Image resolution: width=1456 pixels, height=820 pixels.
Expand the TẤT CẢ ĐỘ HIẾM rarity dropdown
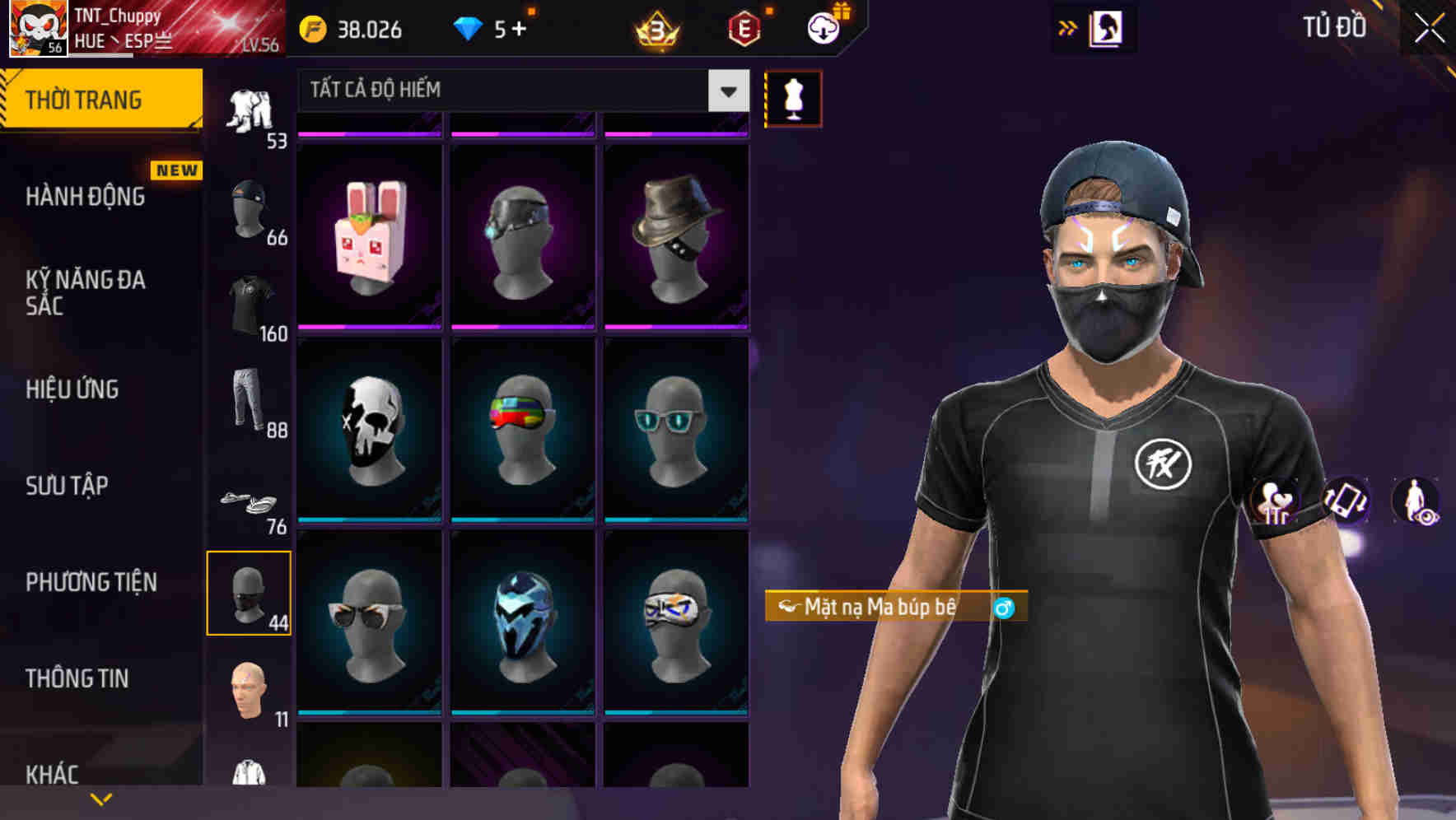[x=726, y=91]
